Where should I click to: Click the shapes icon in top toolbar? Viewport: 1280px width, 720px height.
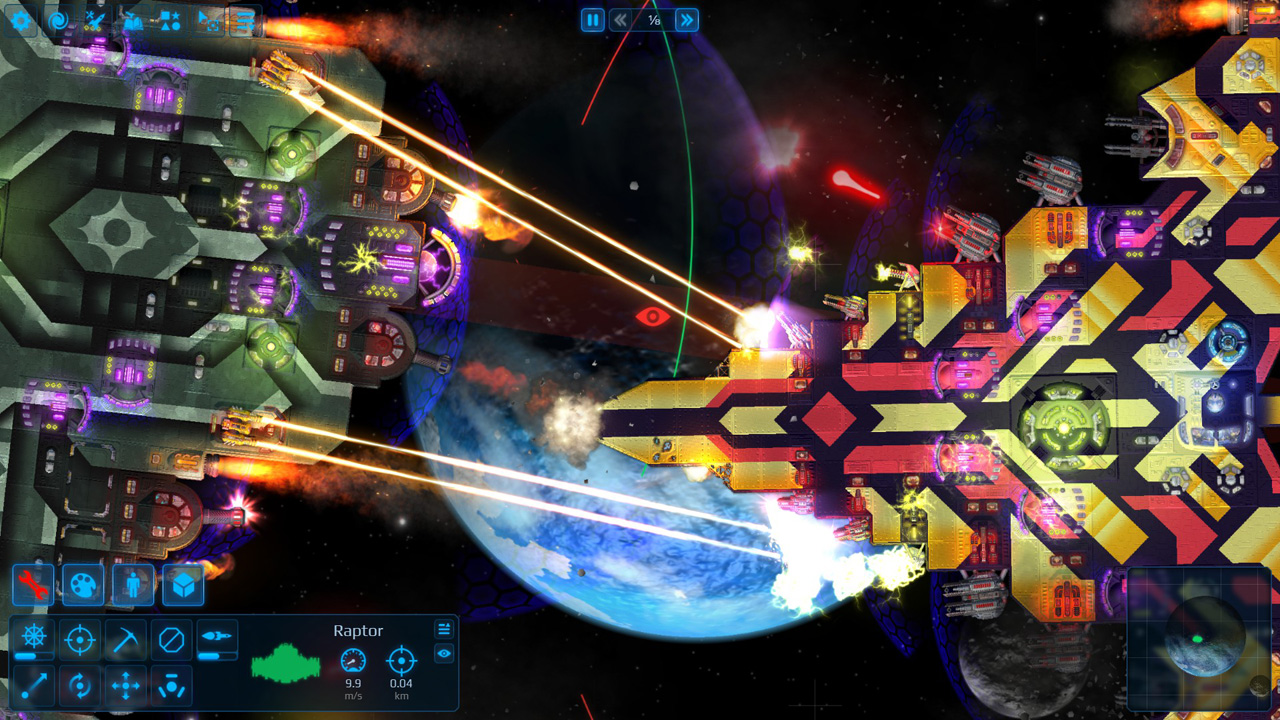pyautogui.click(x=170, y=19)
